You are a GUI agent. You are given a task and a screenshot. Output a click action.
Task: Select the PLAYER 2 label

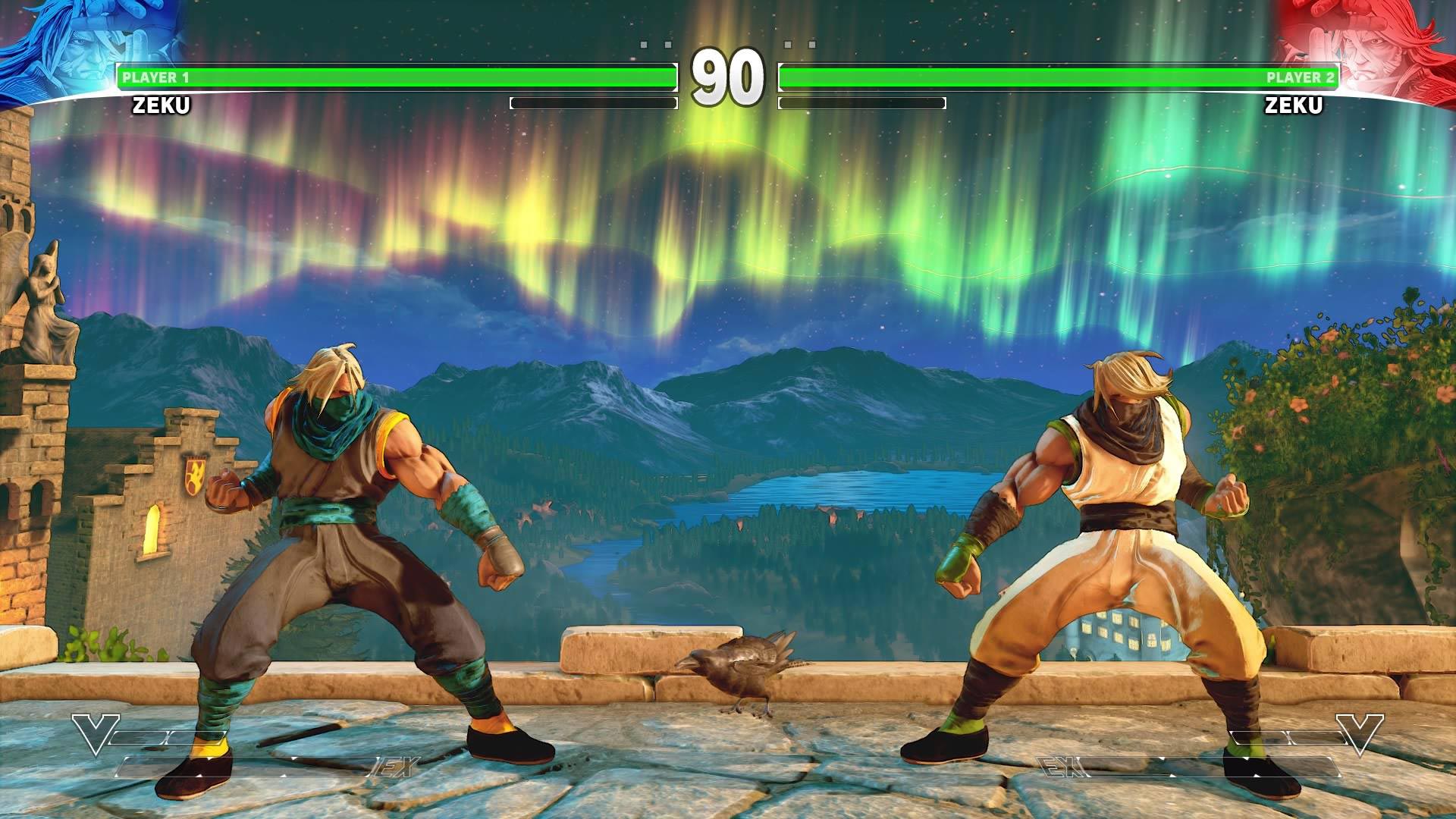coord(1299,77)
